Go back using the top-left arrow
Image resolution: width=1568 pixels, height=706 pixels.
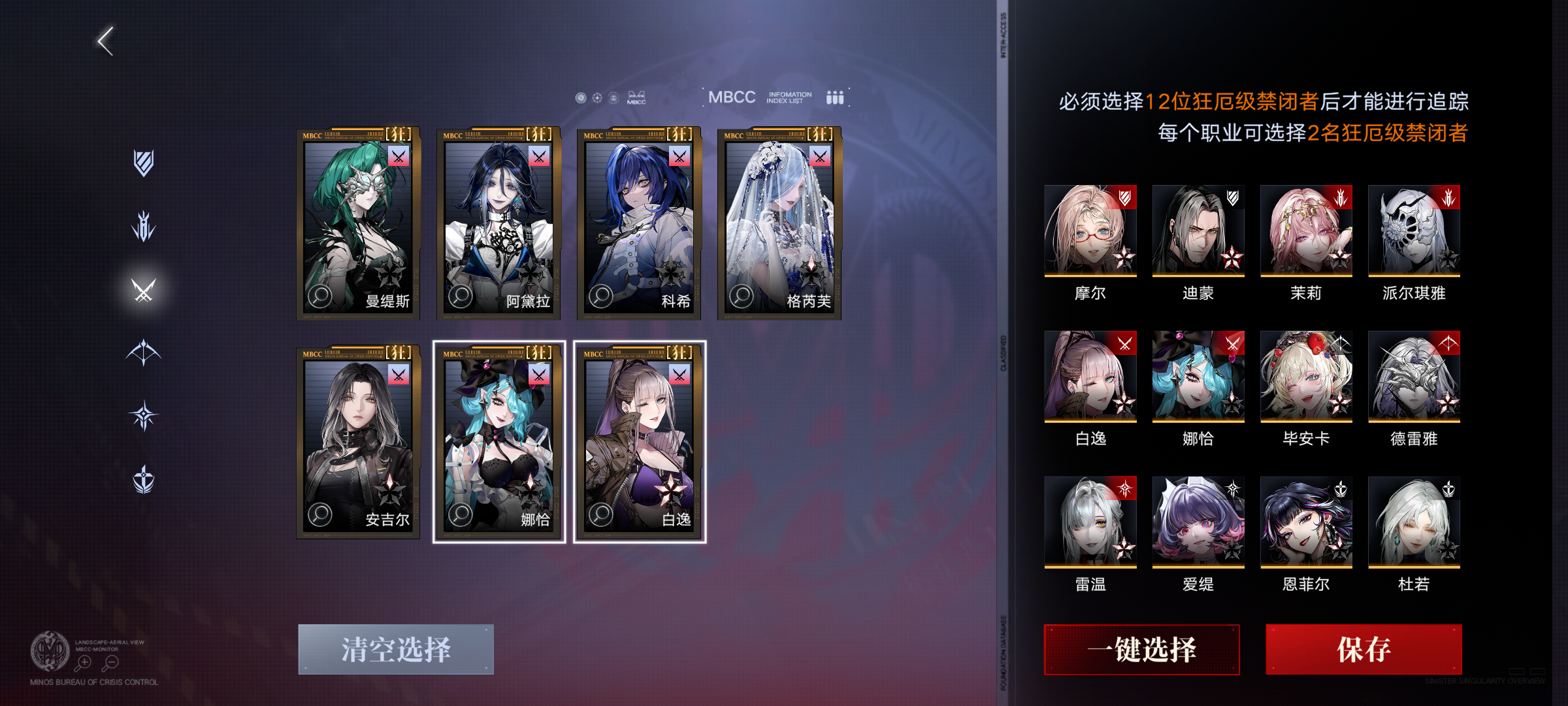[105, 40]
